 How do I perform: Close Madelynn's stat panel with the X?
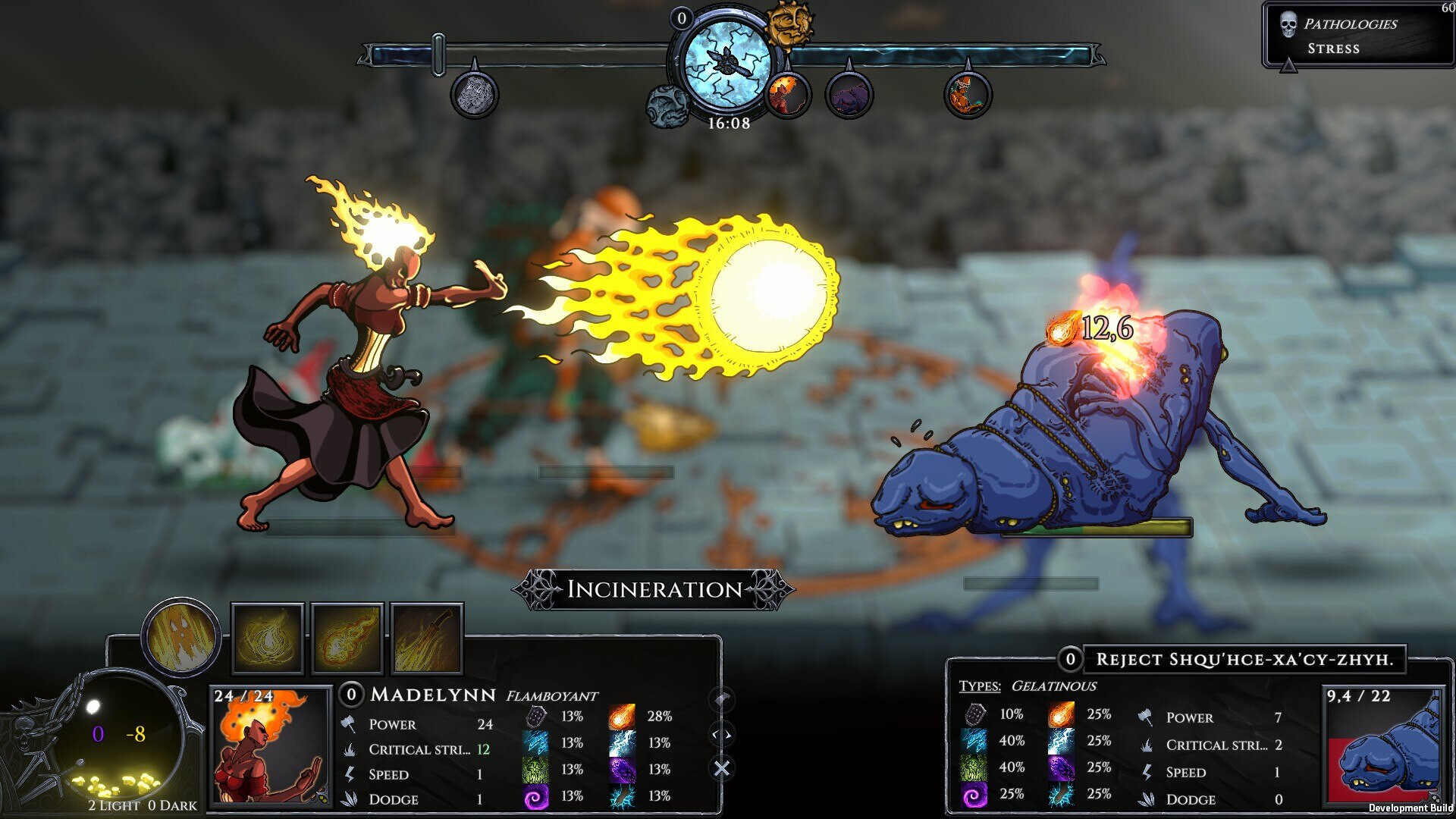(721, 768)
